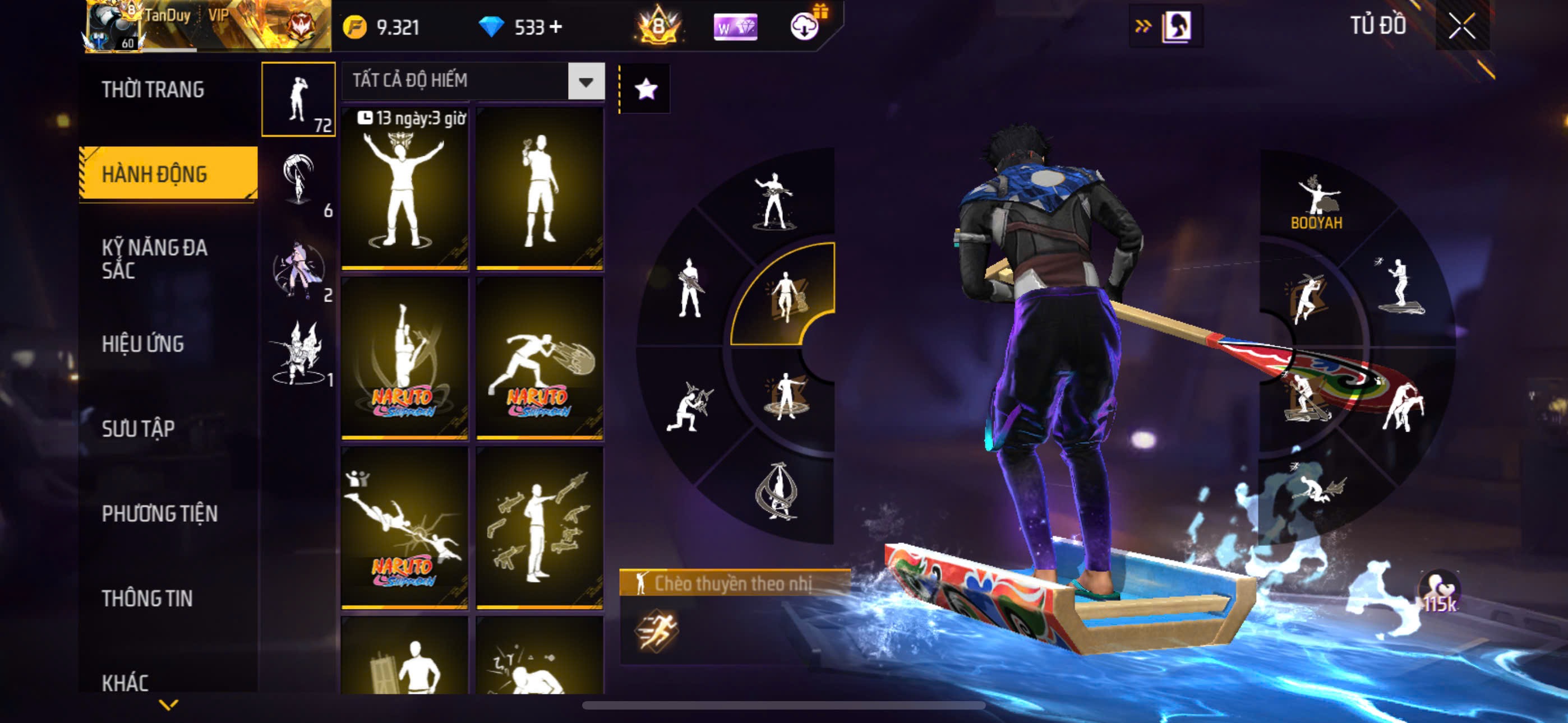This screenshot has width=1568, height=723.
Task: Open the Hiệu Ứng section
Action: click(x=142, y=344)
